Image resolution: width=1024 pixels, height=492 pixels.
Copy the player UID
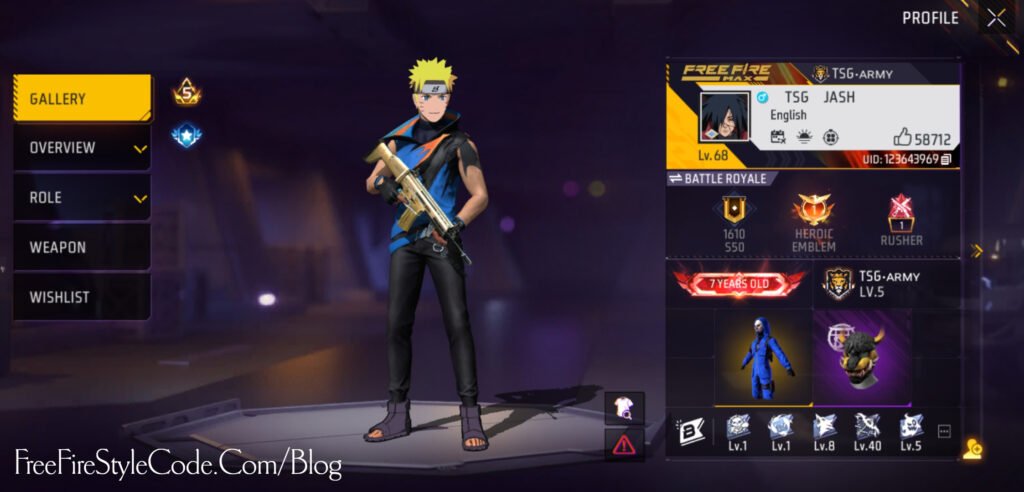tap(946, 159)
